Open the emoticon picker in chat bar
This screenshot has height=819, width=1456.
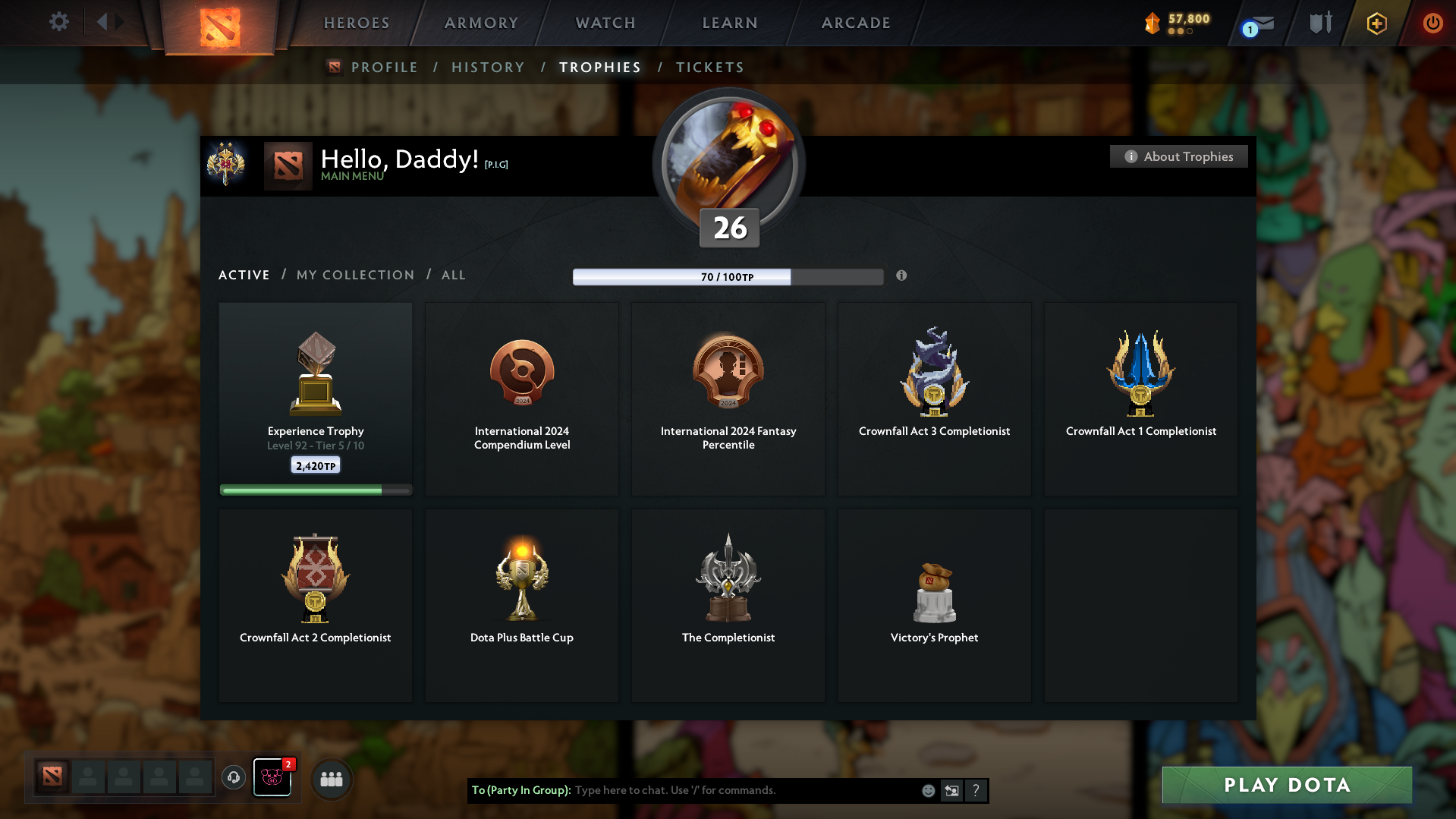(928, 790)
